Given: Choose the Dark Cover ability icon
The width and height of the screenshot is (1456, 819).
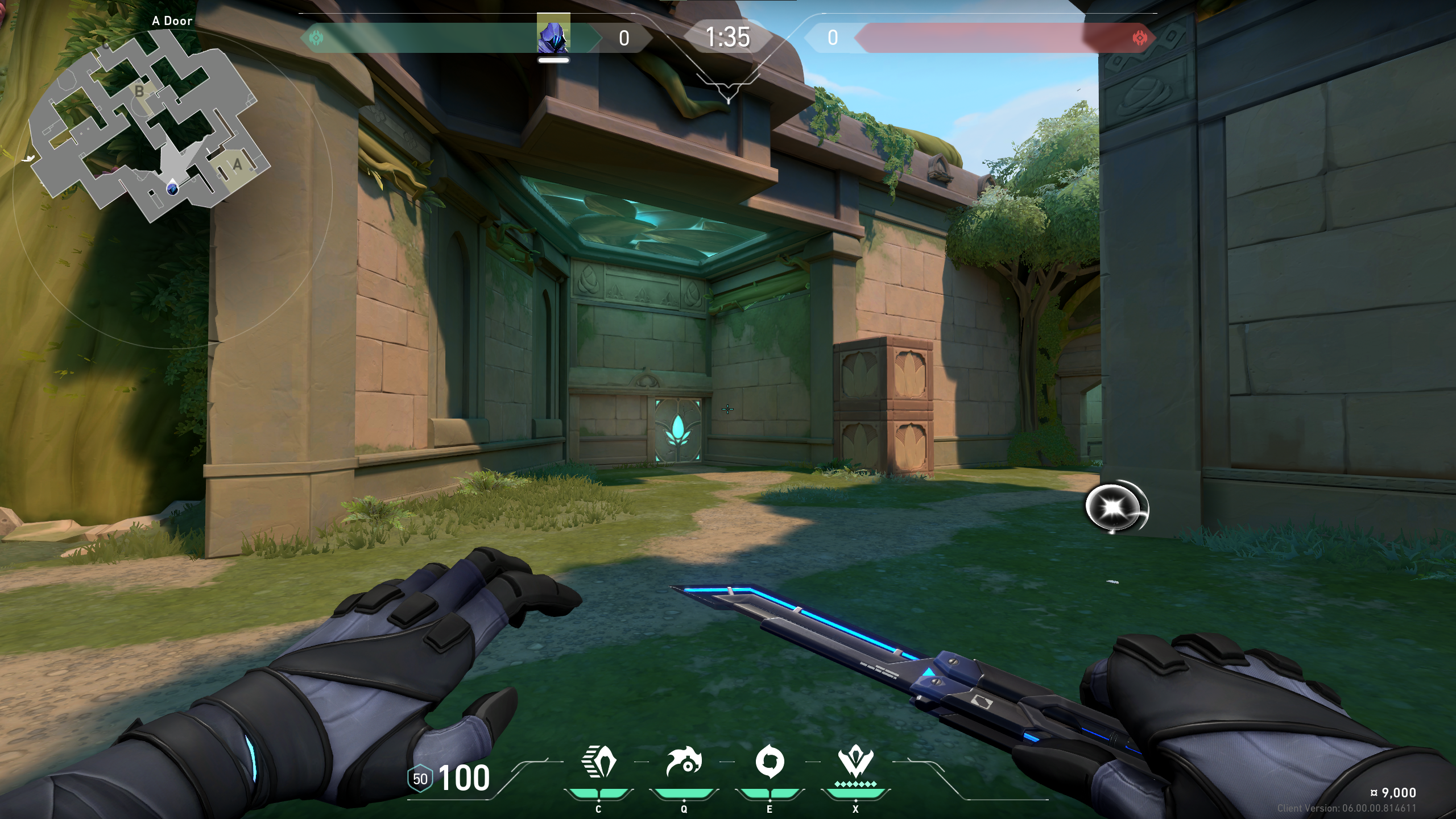Looking at the screenshot, I should point(770,762).
